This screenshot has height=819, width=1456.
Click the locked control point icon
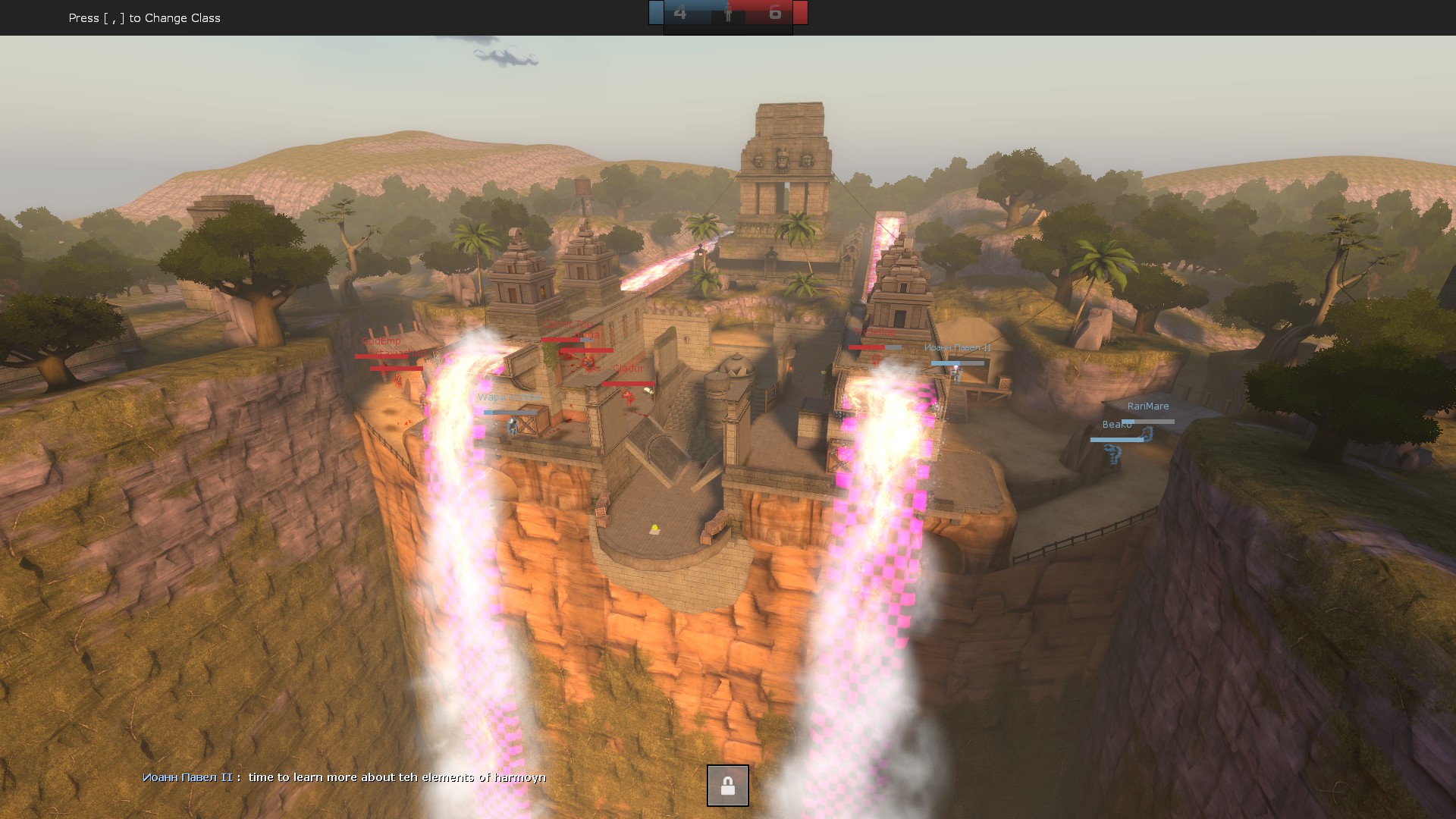727,786
